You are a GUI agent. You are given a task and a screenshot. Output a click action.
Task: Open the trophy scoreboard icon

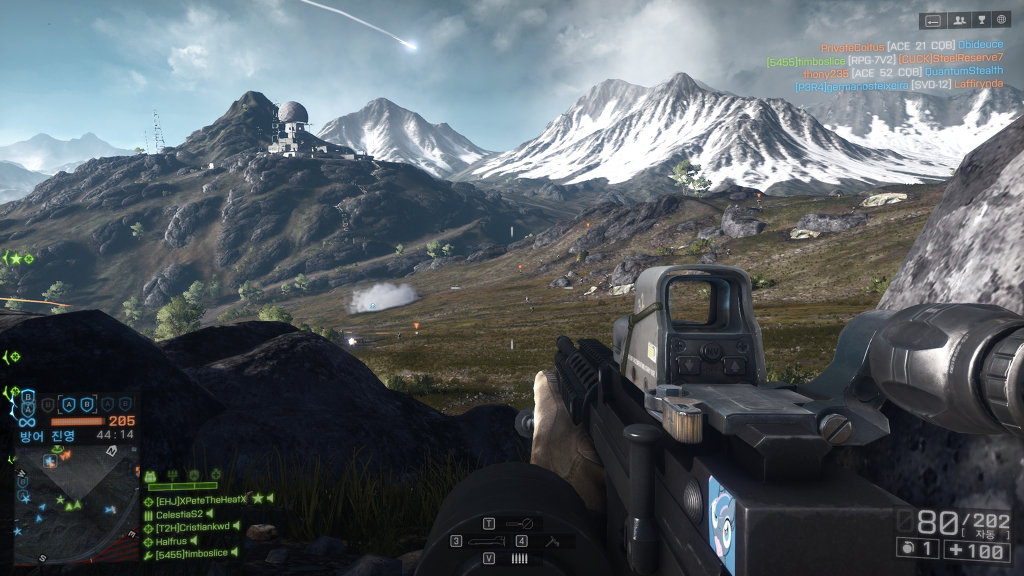point(980,20)
